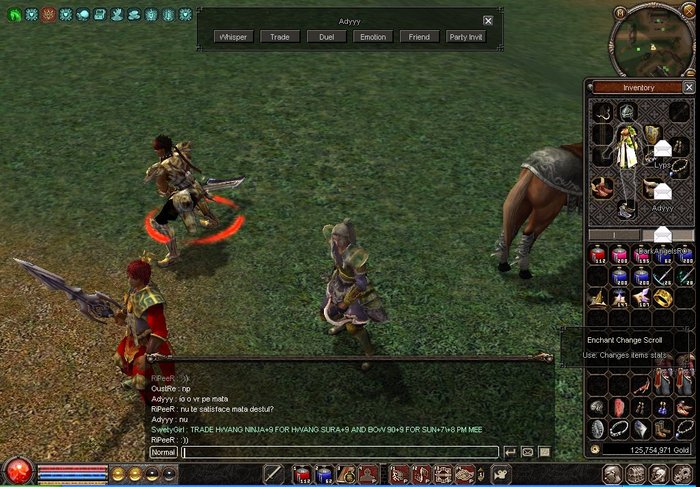Image resolution: width=700 pixels, height=487 pixels.
Task: Click the red orb in the corner
Action: pyautogui.click(x=17, y=471)
